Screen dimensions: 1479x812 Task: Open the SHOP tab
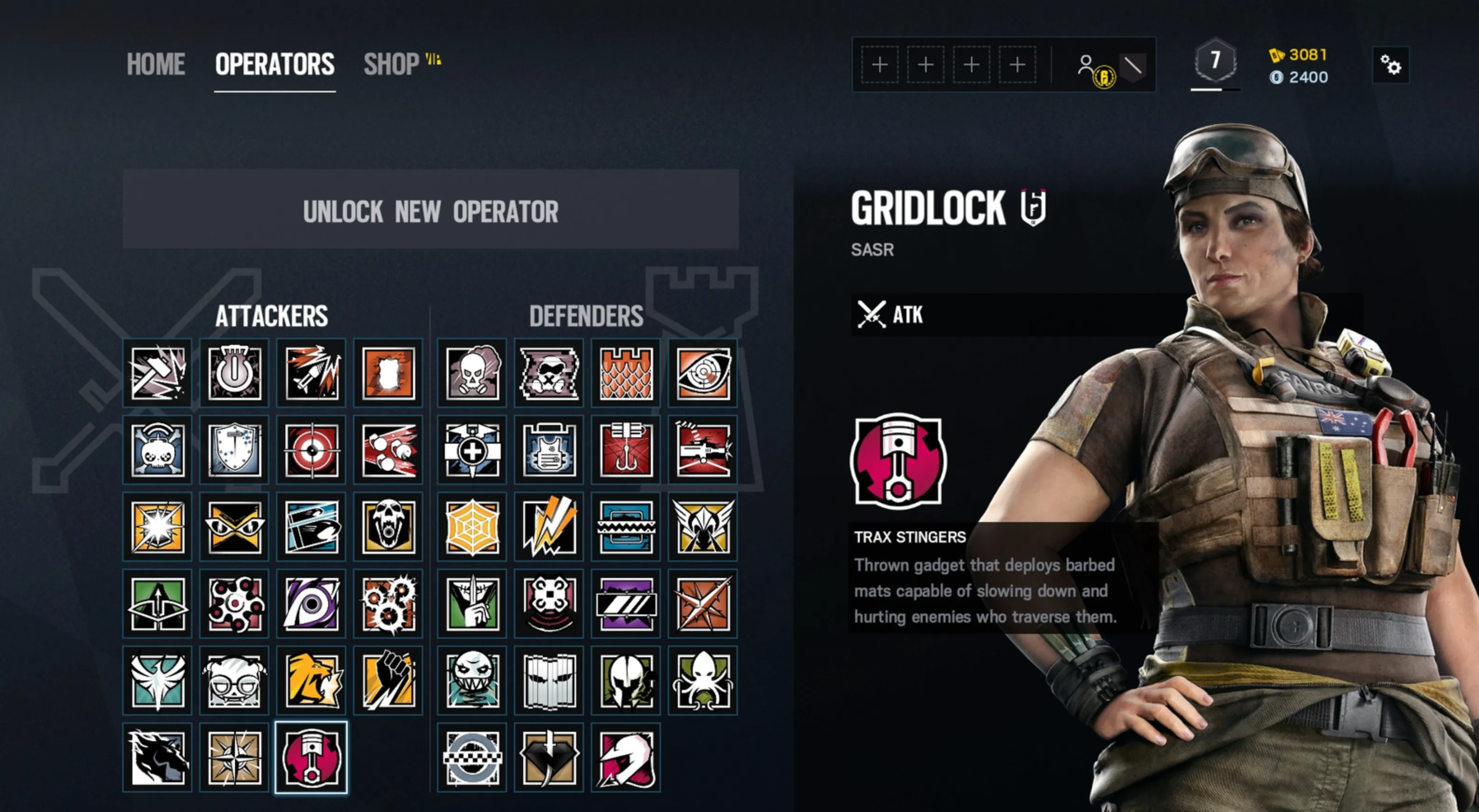click(x=390, y=64)
